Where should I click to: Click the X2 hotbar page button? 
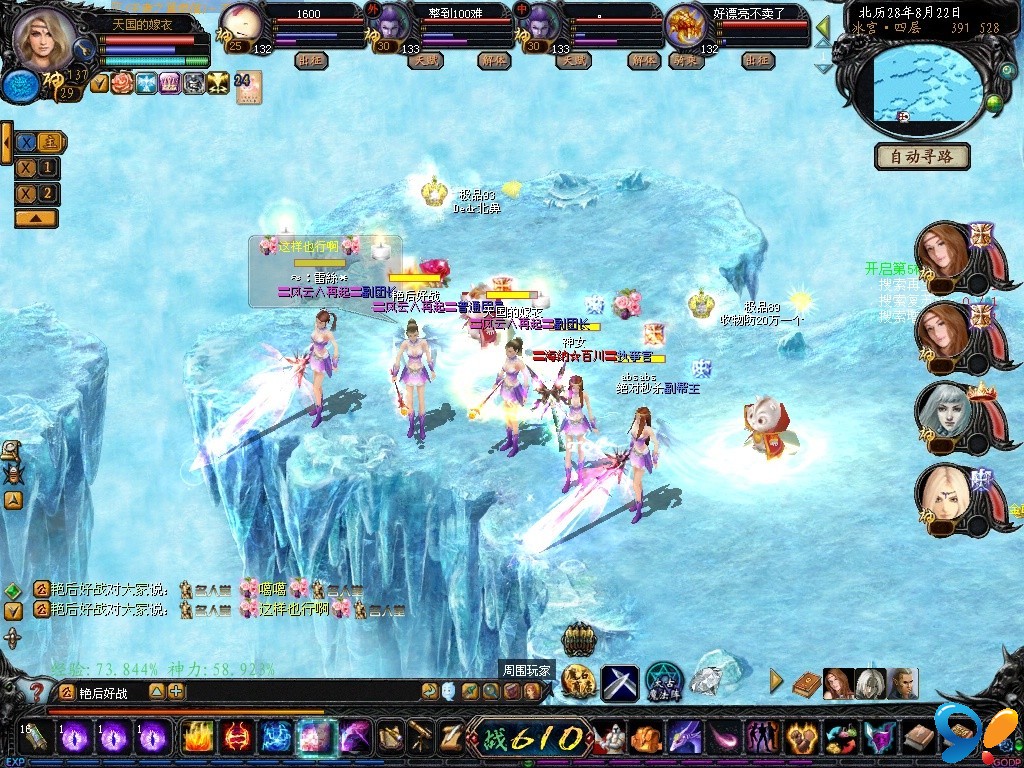click(37, 193)
